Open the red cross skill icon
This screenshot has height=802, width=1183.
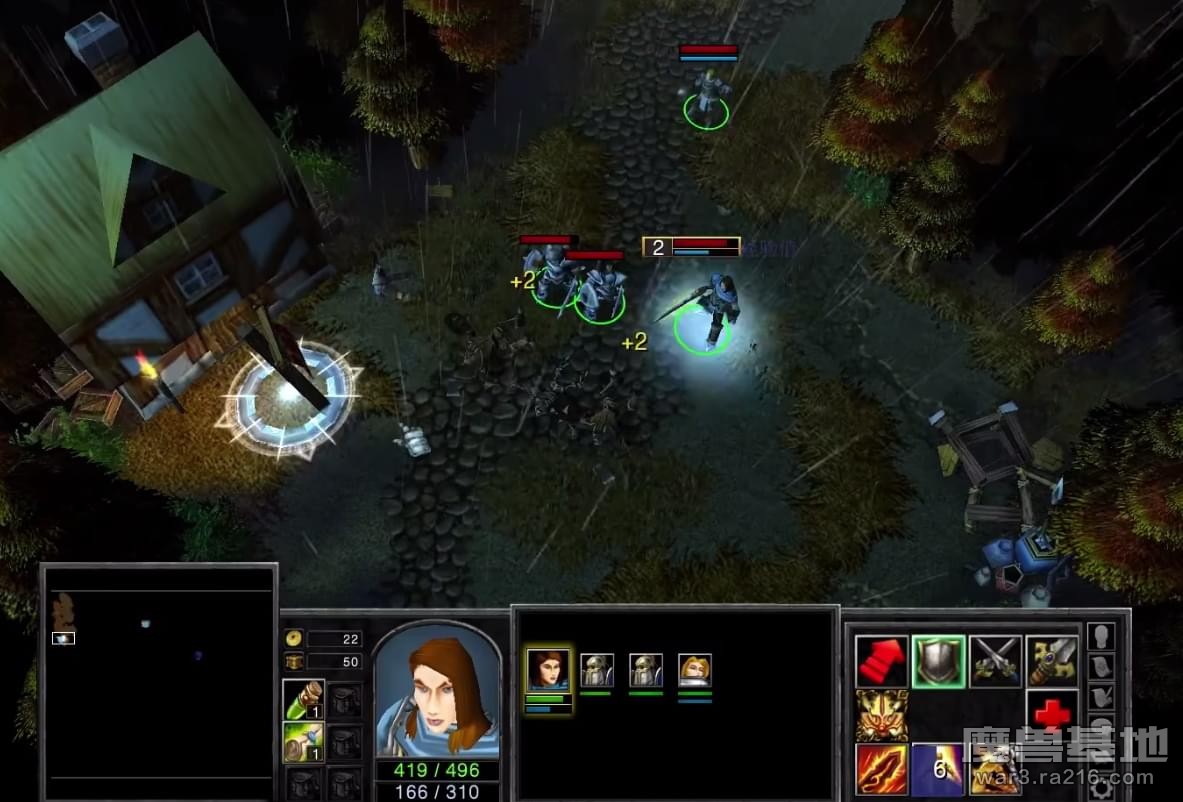[1051, 715]
